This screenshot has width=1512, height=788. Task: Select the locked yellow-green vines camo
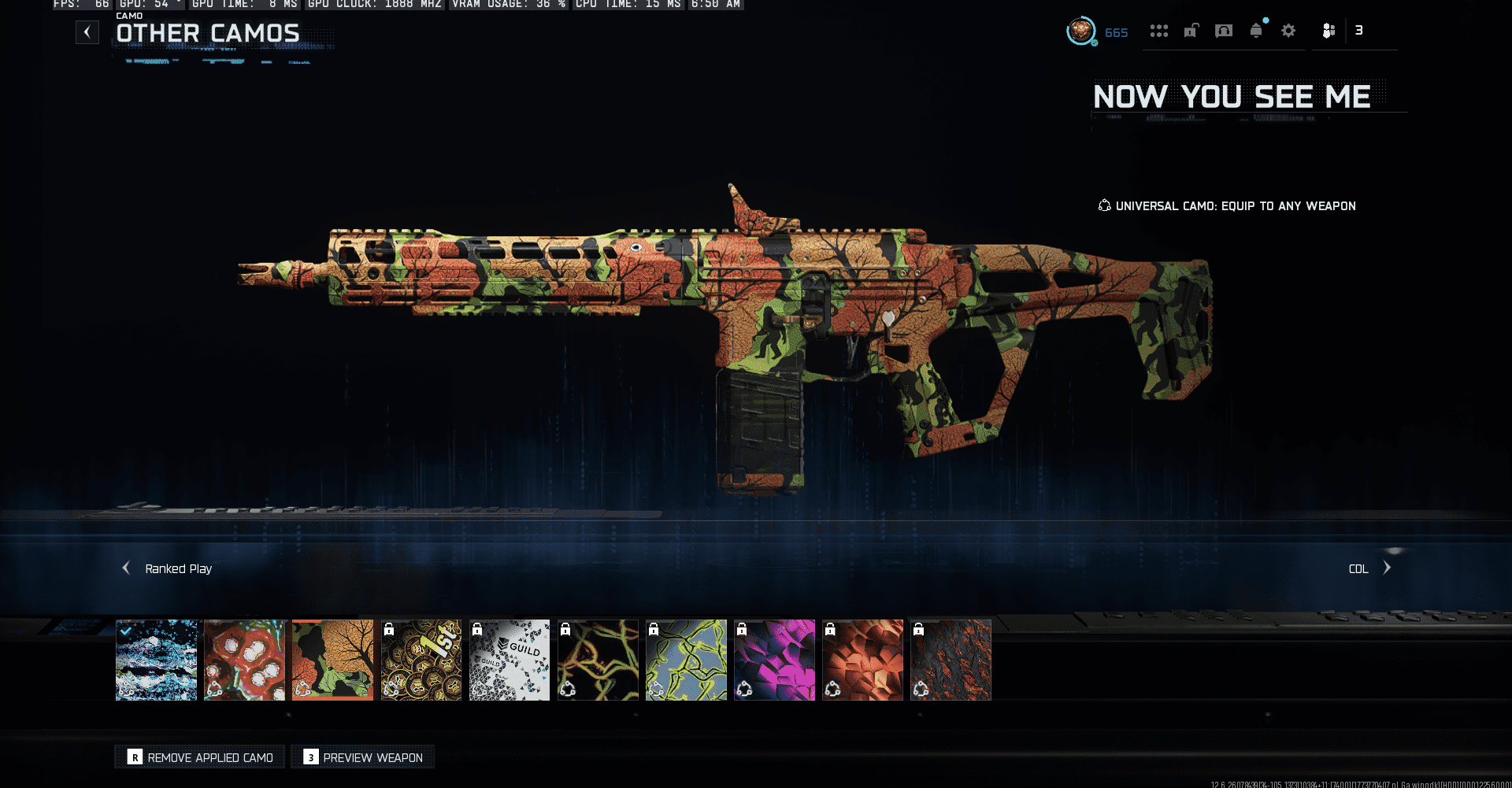(x=686, y=660)
